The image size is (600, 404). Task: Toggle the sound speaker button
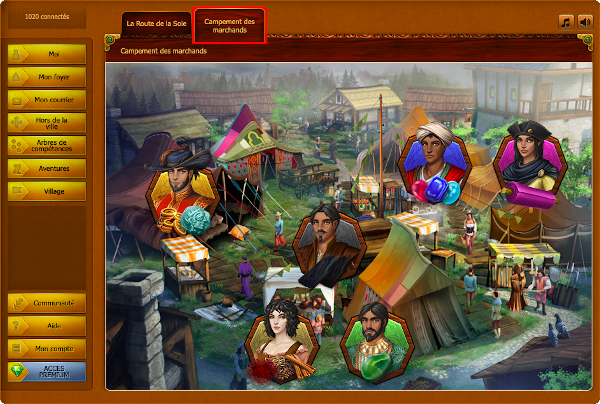584,21
